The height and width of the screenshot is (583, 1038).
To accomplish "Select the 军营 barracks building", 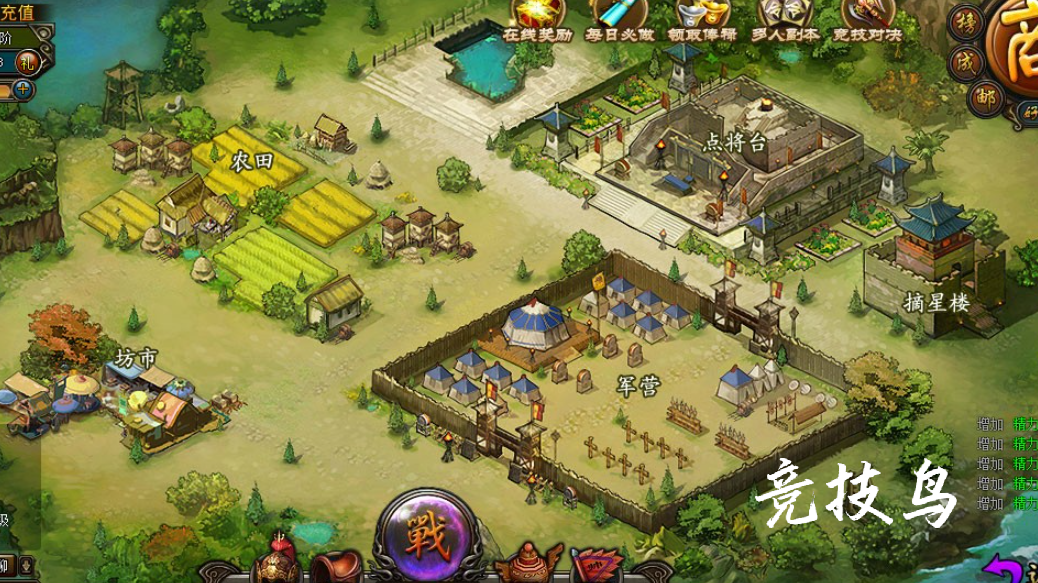I will click(637, 386).
